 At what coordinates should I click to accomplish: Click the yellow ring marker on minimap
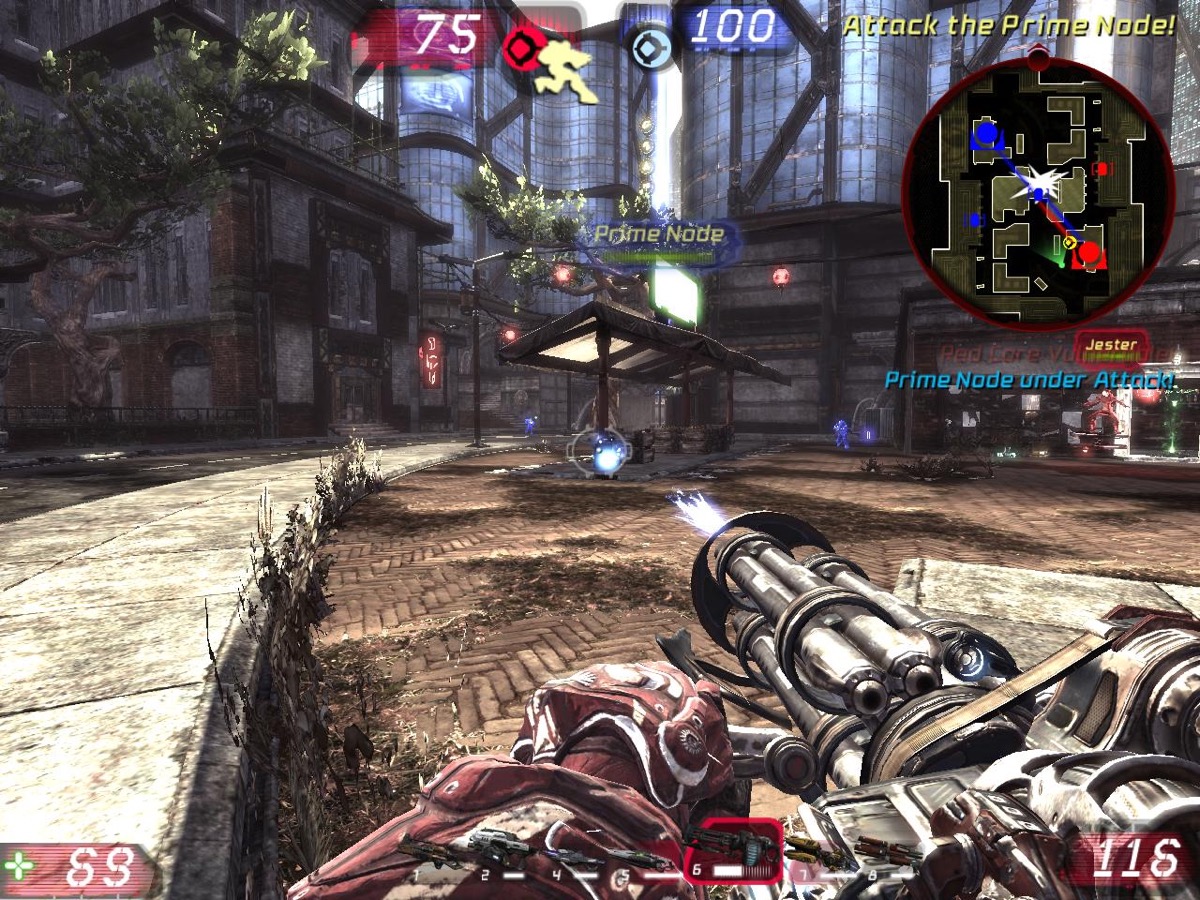point(1069,242)
